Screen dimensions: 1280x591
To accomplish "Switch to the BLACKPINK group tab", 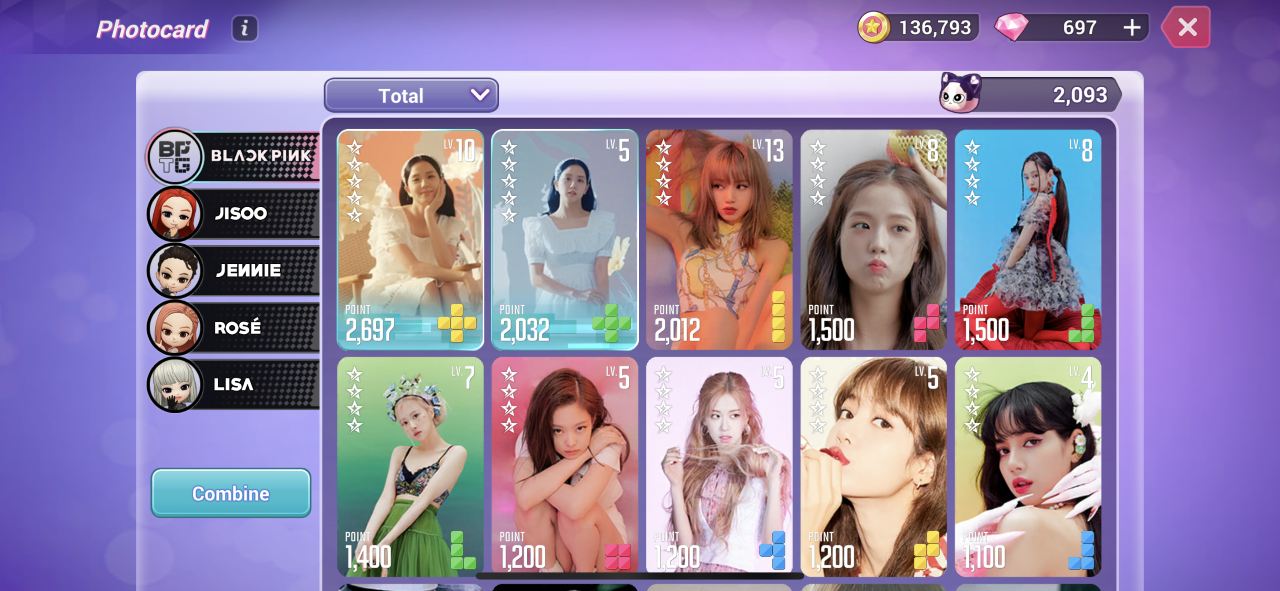I will click(233, 156).
